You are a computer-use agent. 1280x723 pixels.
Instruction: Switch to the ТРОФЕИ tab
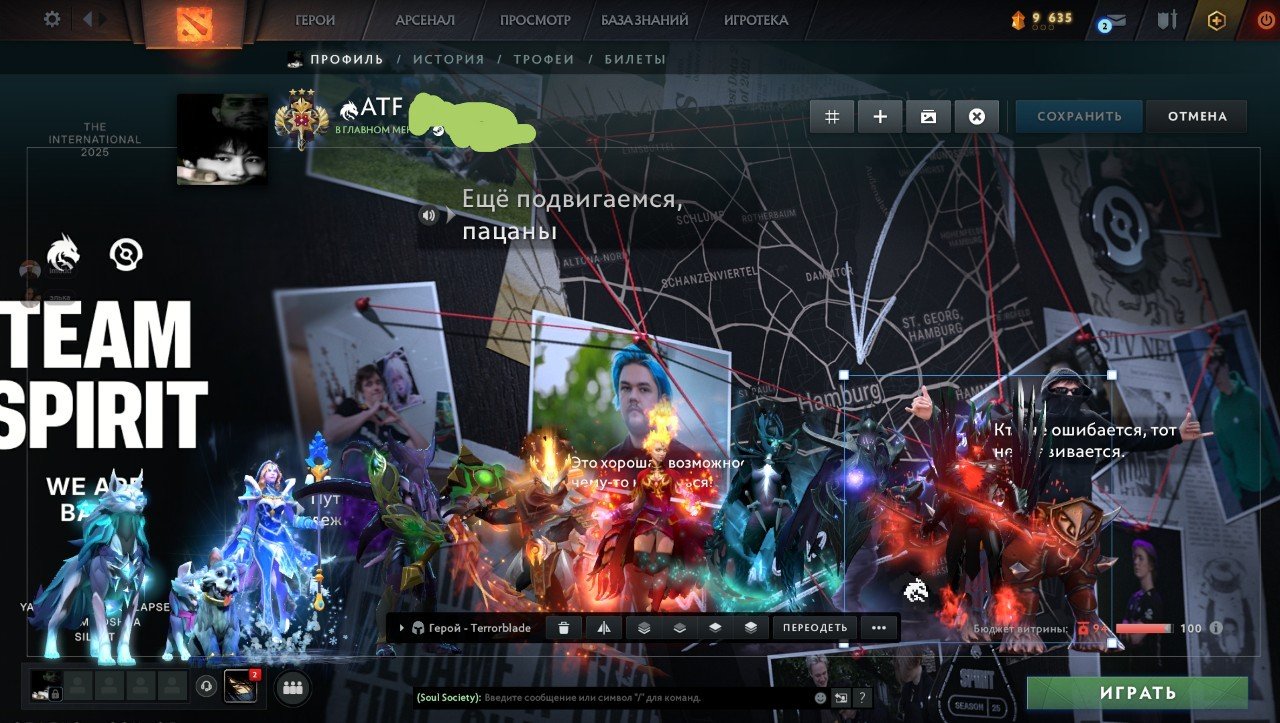coord(543,59)
